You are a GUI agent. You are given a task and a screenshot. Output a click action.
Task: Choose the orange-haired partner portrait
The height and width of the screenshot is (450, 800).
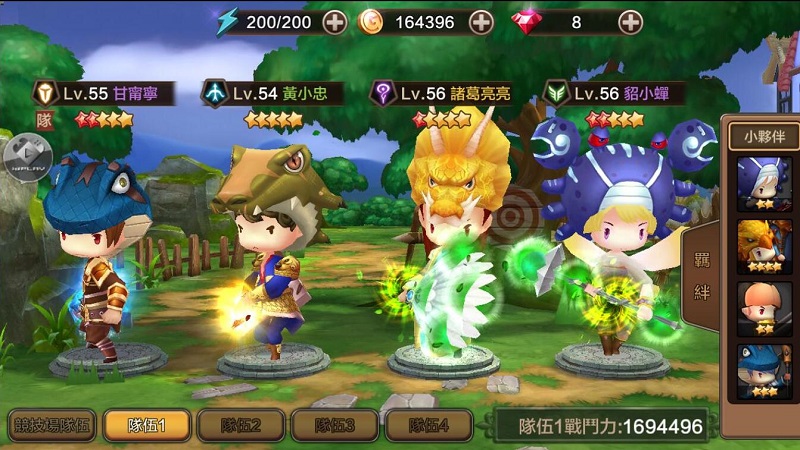pos(764,309)
